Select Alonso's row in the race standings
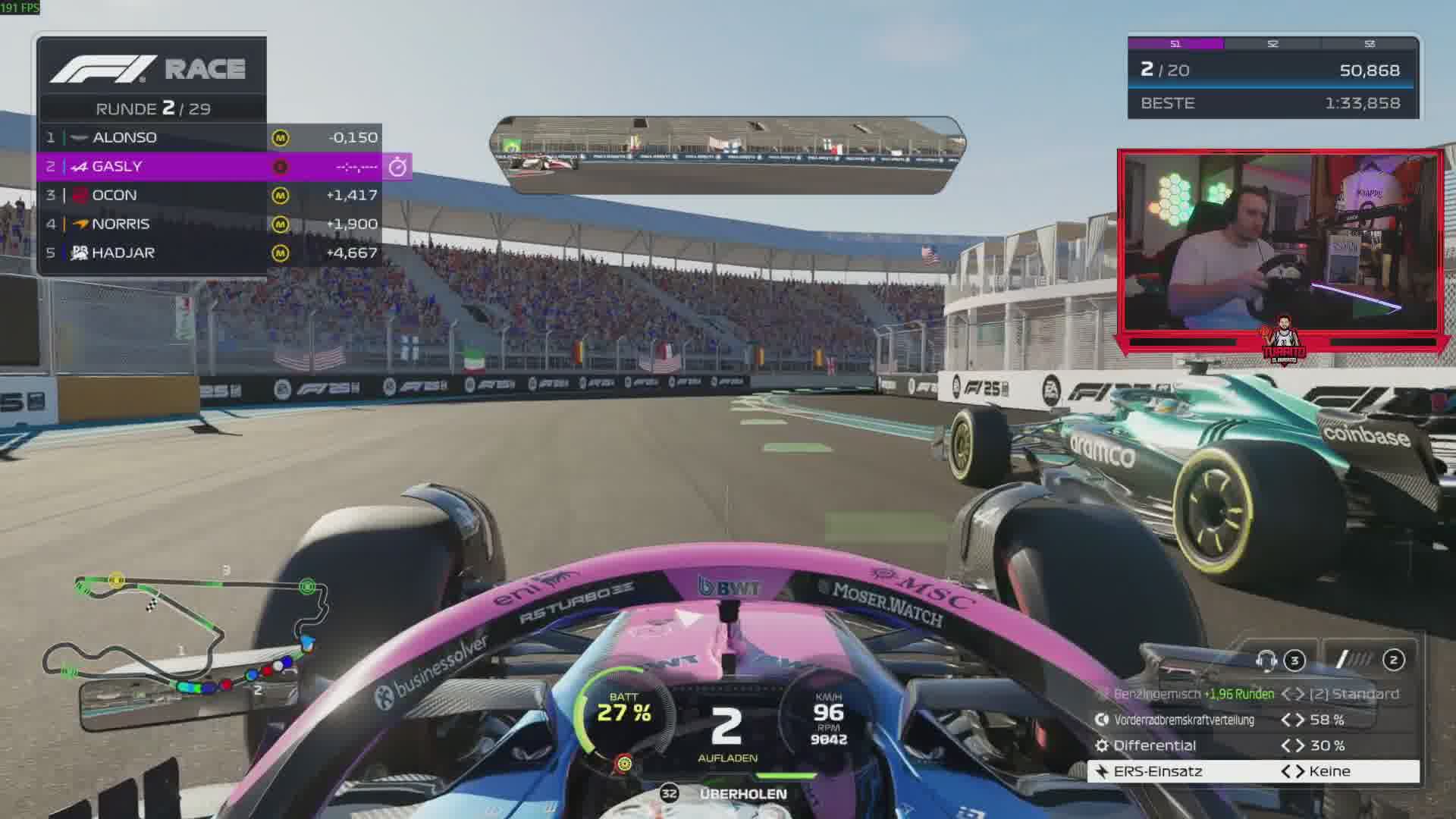The width and height of the screenshot is (1456, 819). [x=209, y=137]
